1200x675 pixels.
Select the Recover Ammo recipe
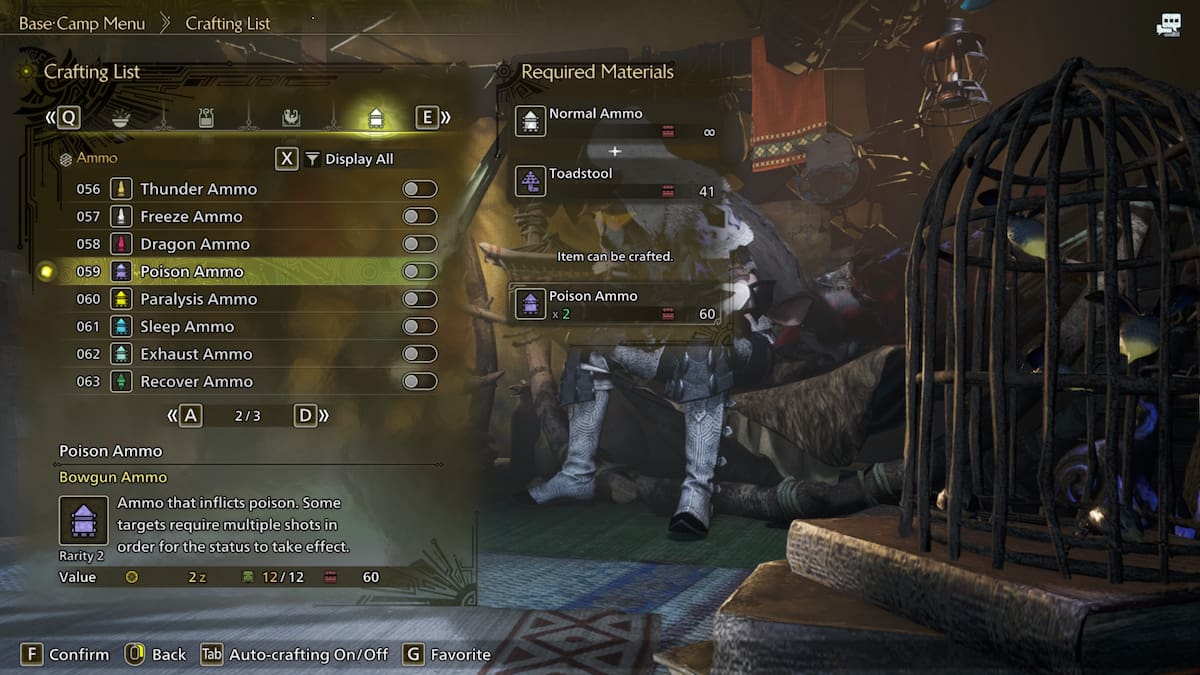196,381
